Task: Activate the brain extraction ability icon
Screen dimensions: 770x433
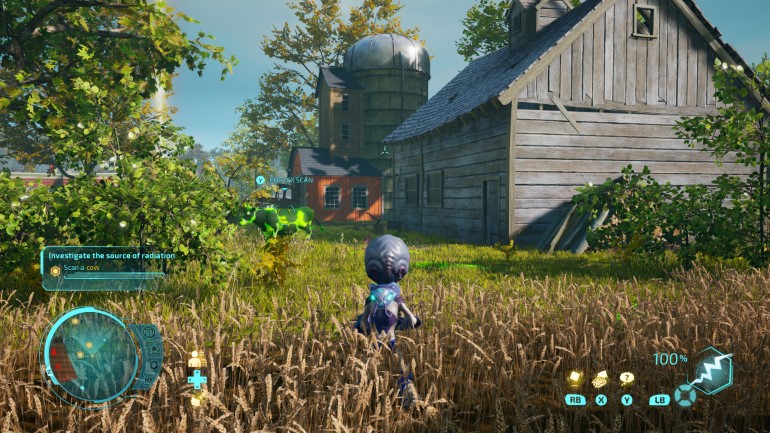Action: [601, 379]
